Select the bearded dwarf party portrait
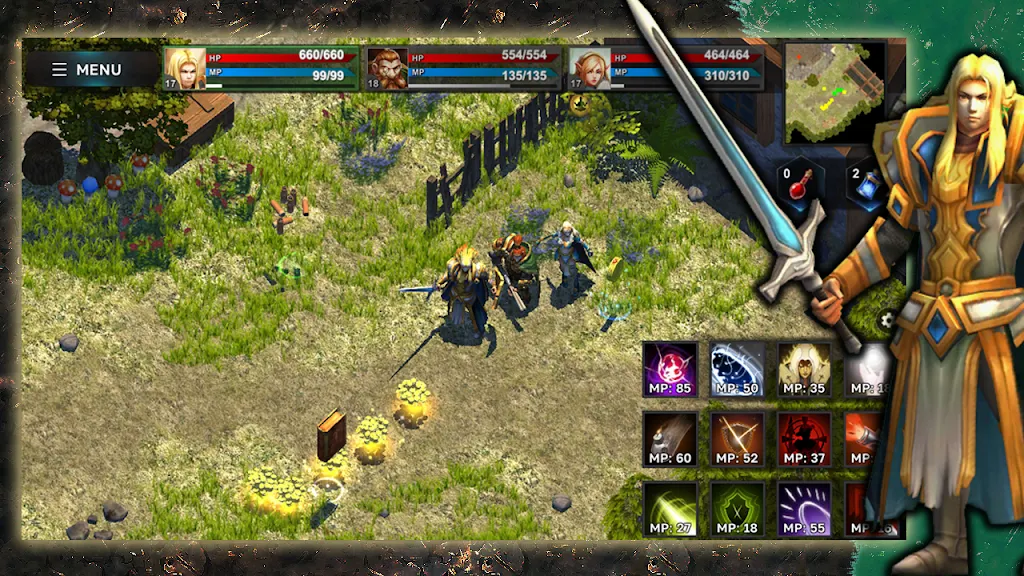The height and width of the screenshot is (576, 1024). 387,69
